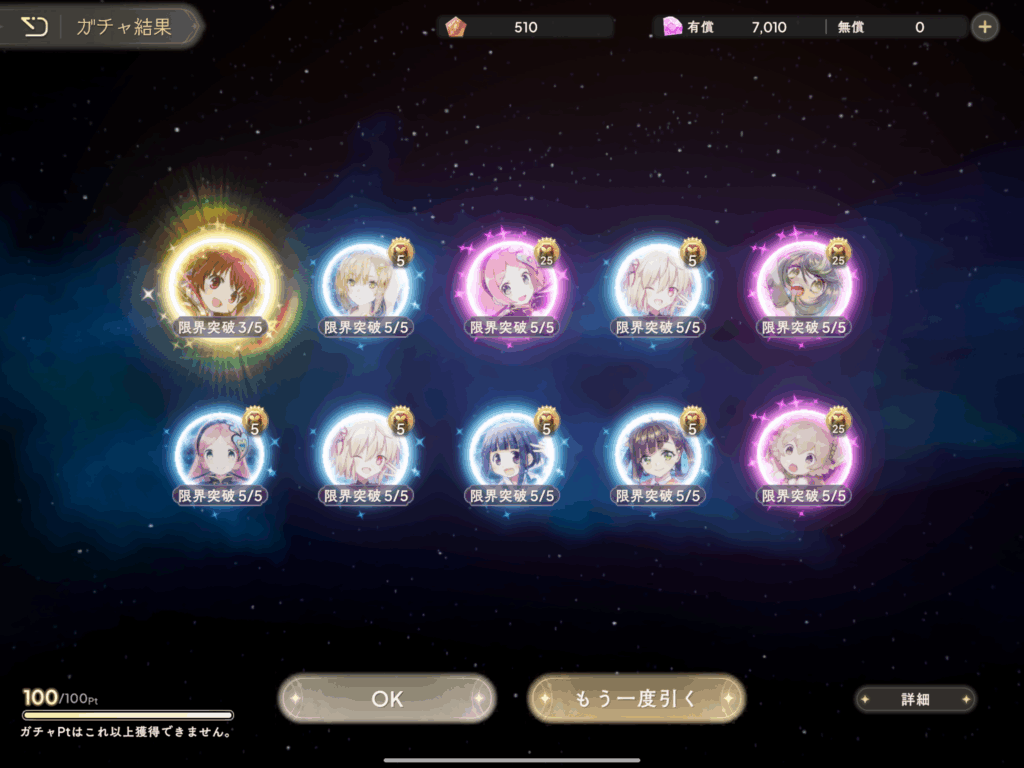Screen dimensions: 1024x768
Task: Go back from ガチャ結果 screen
Action: coord(35,27)
